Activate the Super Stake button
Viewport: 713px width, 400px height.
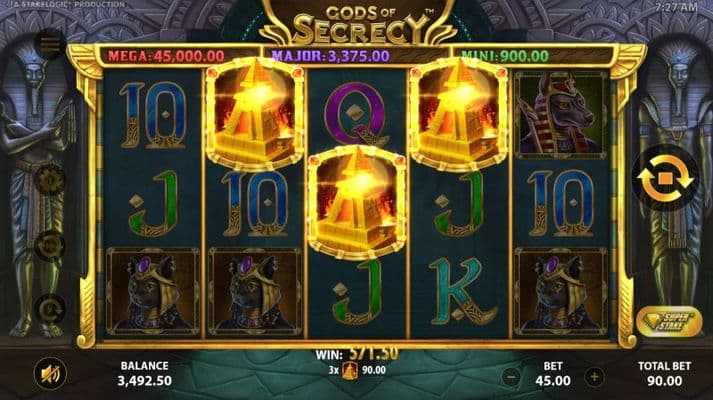[668, 321]
